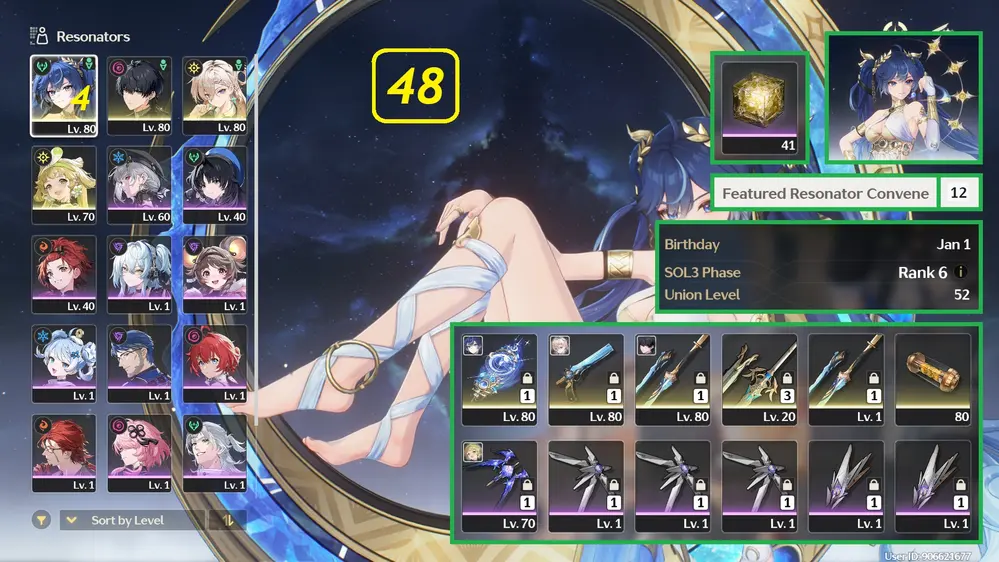This screenshot has width=999, height=562.
Task: Select the grey-haired Lv. 60 resonator
Action: click(139, 184)
